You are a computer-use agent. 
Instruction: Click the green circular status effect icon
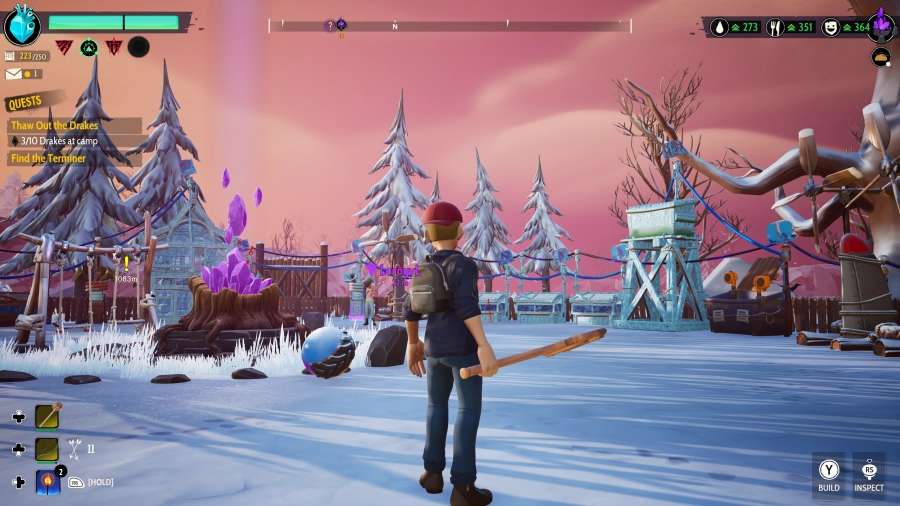click(x=89, y=47)
